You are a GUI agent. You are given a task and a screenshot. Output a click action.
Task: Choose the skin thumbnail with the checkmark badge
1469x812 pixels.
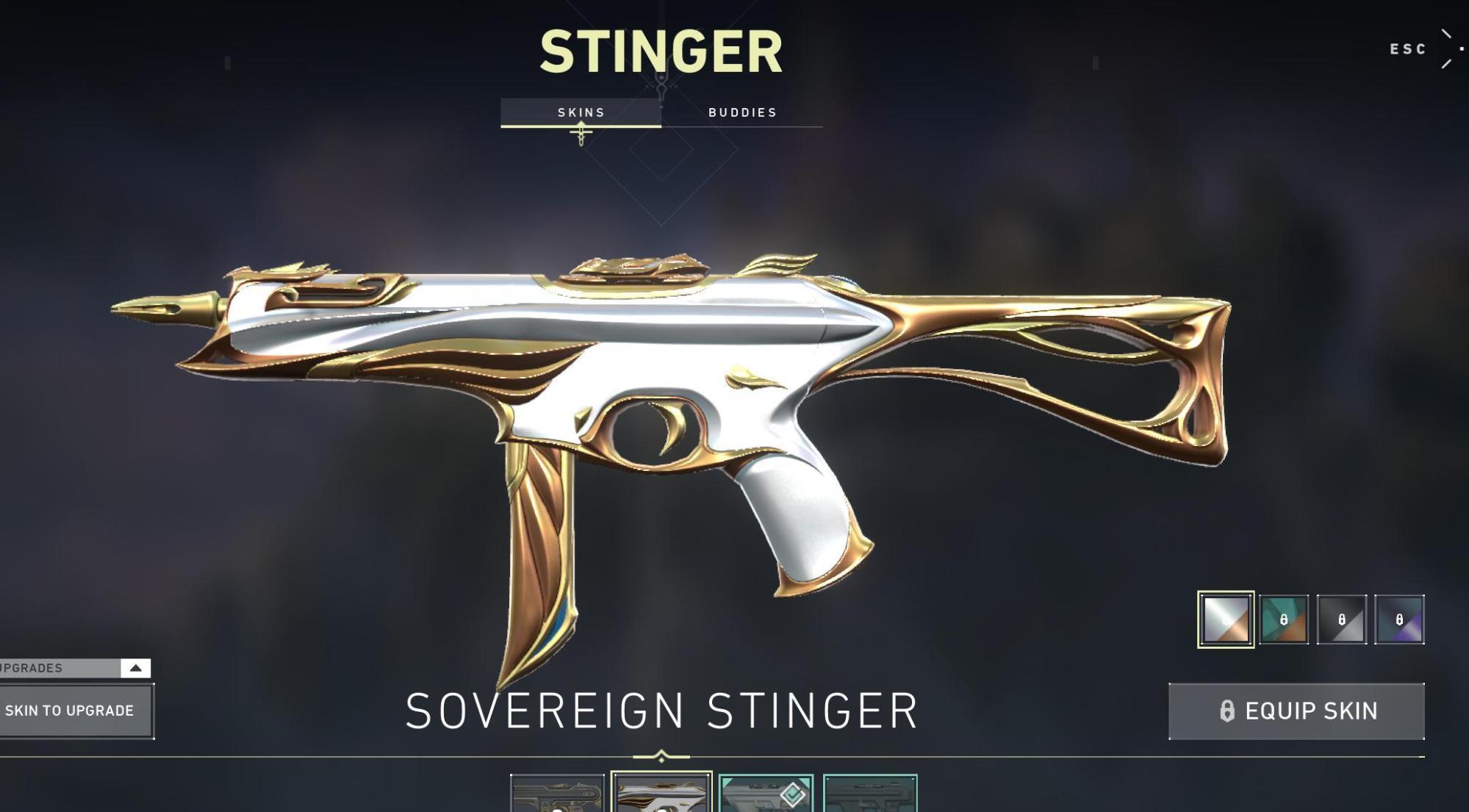[766, 794]
